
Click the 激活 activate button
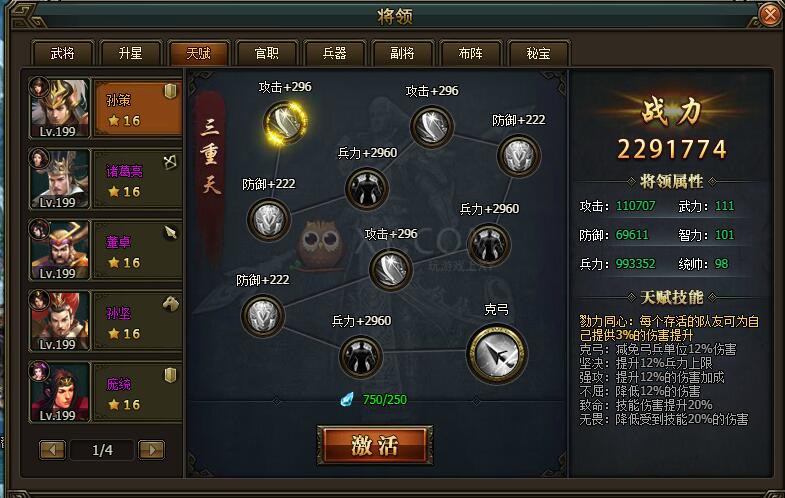375,446
